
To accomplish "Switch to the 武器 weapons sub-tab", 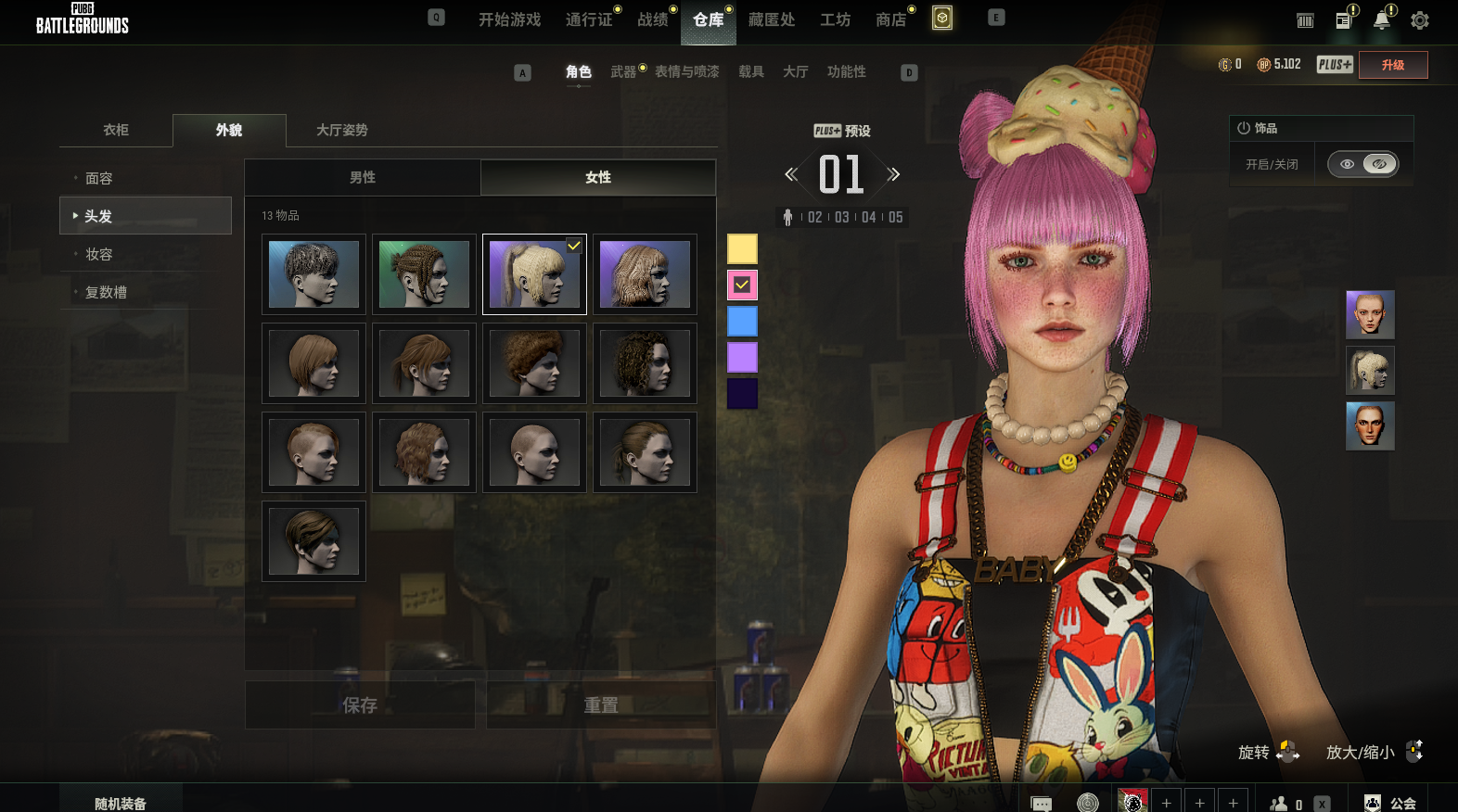I will coord(623,71).
